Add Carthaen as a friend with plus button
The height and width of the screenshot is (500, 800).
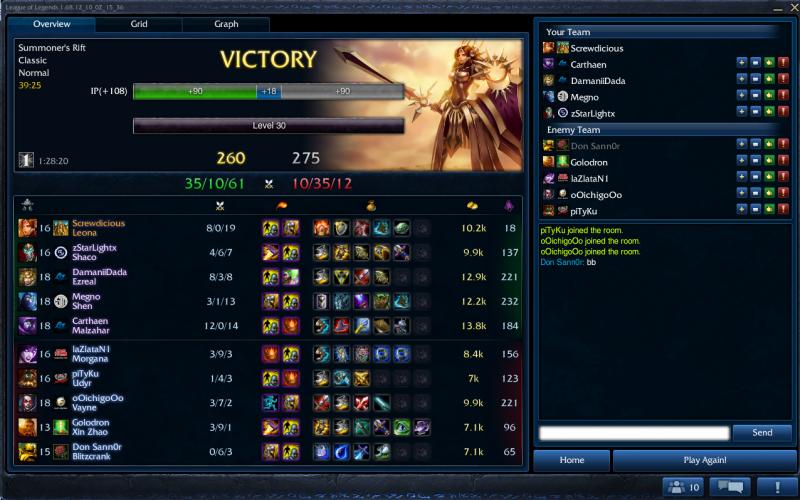coord(741,64)
